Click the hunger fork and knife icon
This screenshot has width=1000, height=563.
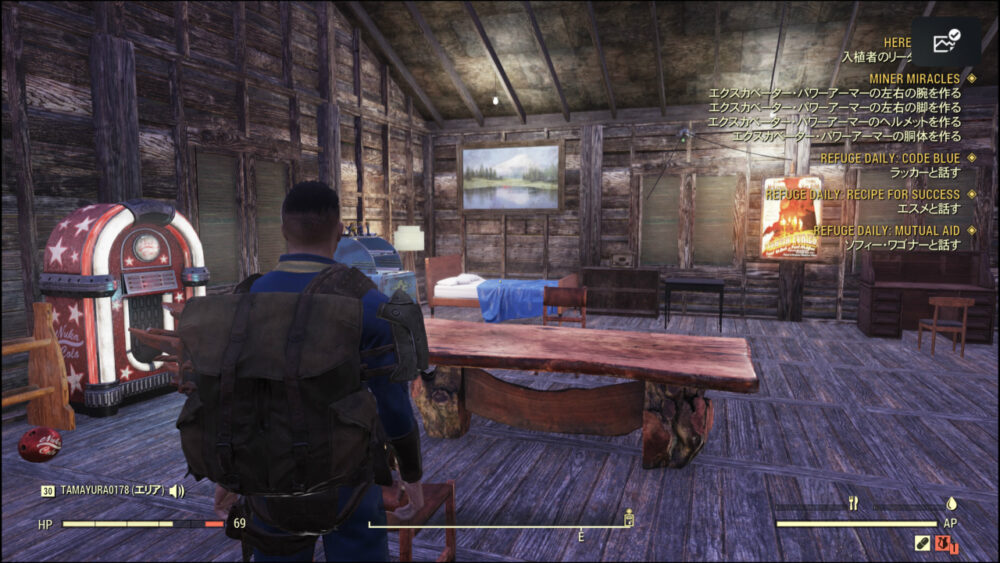853,504
